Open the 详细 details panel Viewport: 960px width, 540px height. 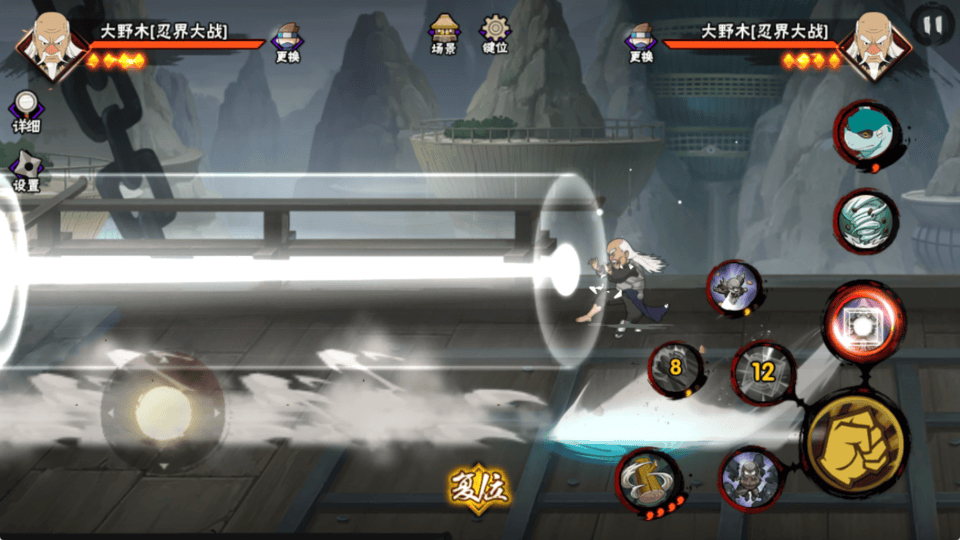point(26,109)
